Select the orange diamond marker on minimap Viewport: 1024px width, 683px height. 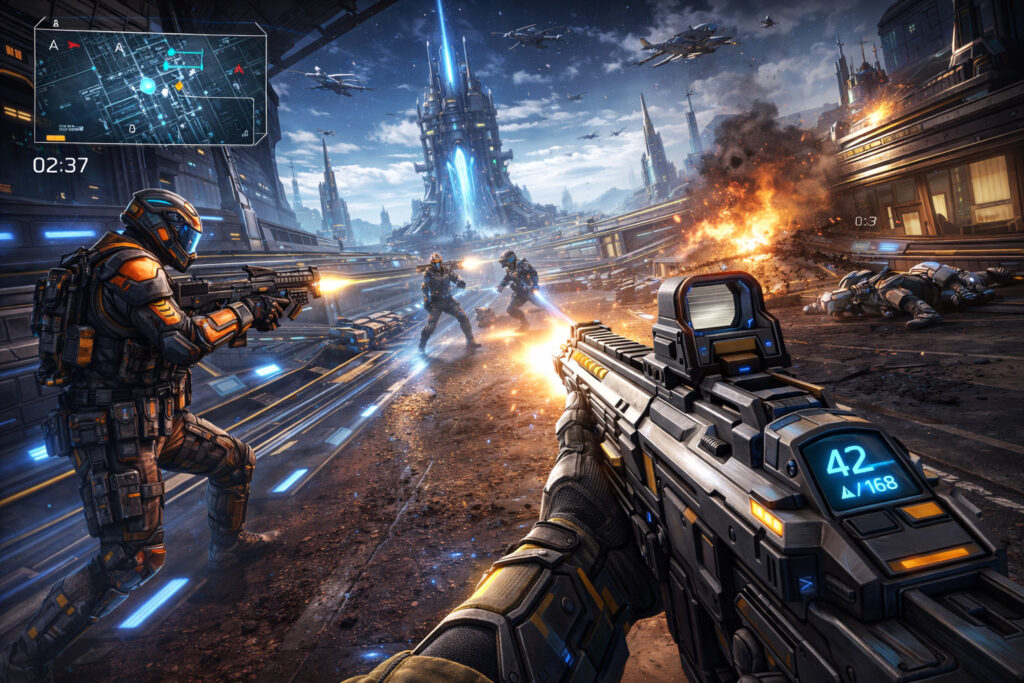pos(179,86)
